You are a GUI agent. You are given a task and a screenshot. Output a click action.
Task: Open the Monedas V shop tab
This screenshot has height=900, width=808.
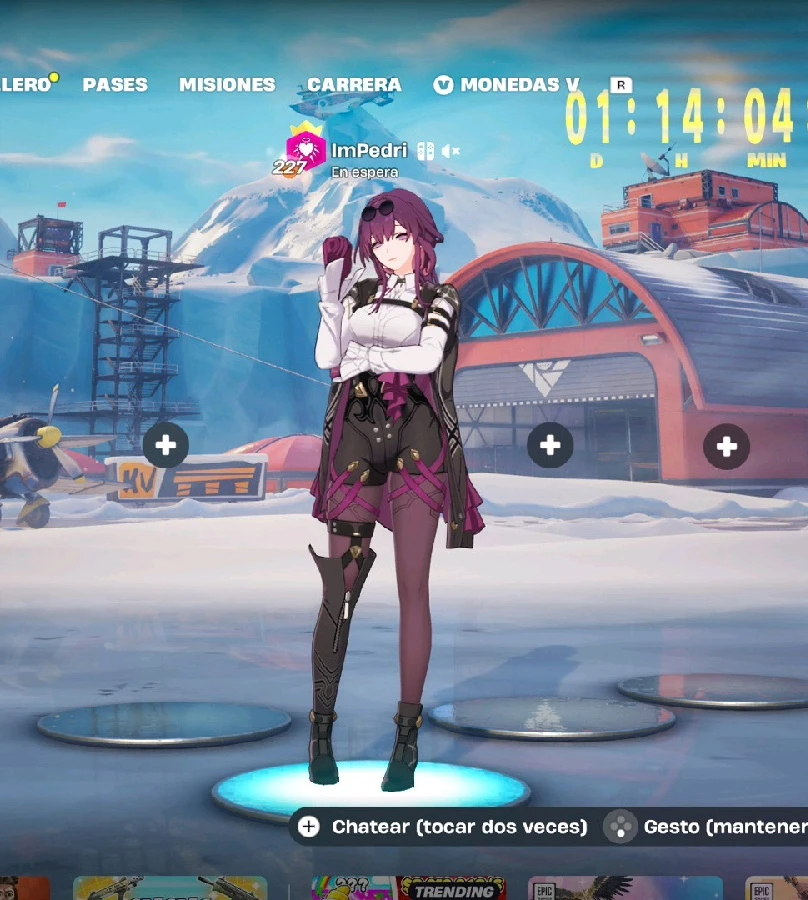click(508, 85)
